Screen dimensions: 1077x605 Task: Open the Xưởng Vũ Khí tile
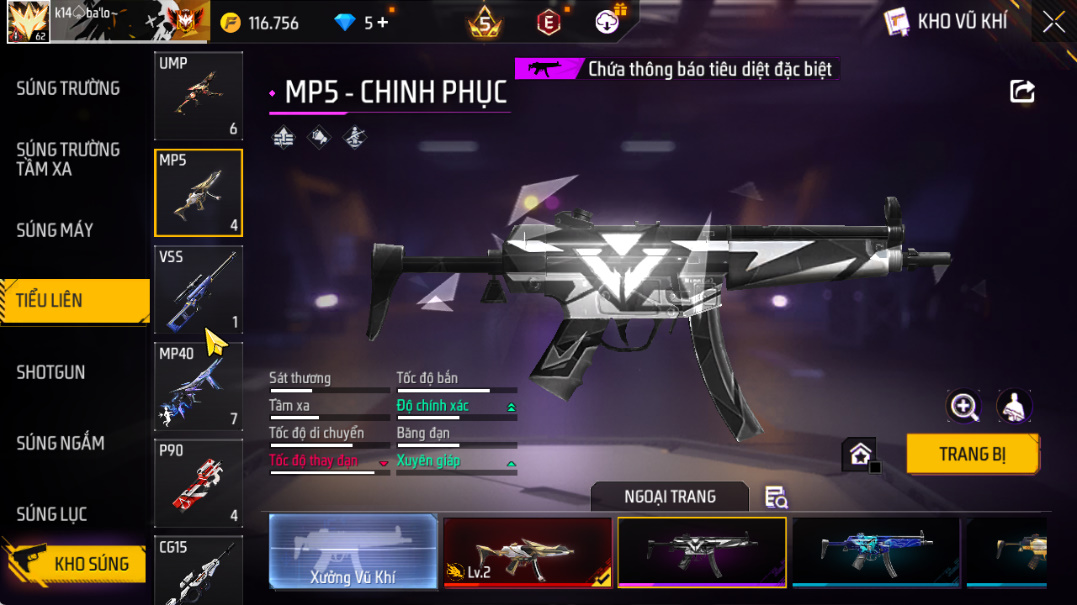[x=353, y=551]
